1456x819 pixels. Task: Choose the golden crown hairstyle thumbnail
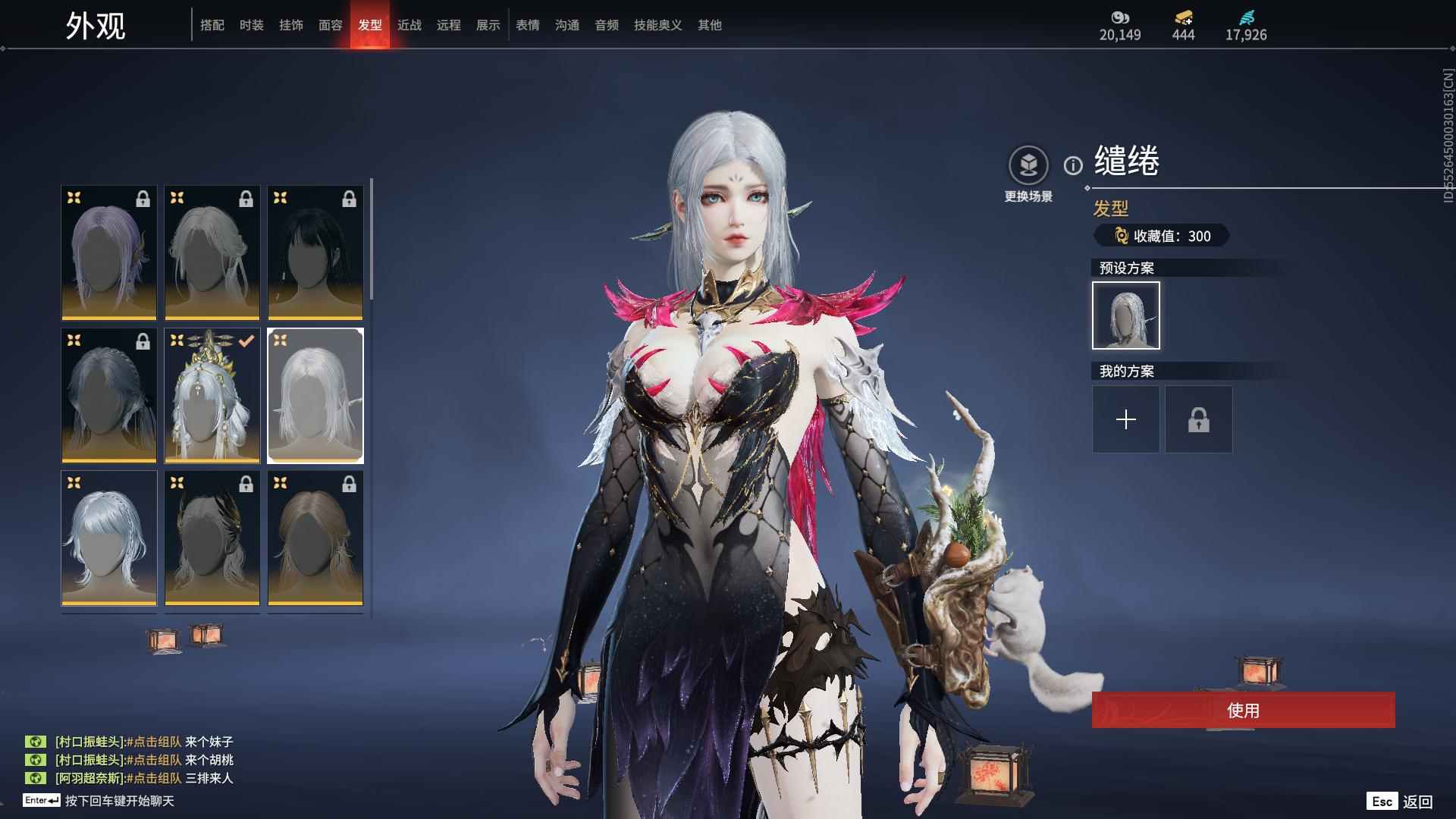coord(212,395)
